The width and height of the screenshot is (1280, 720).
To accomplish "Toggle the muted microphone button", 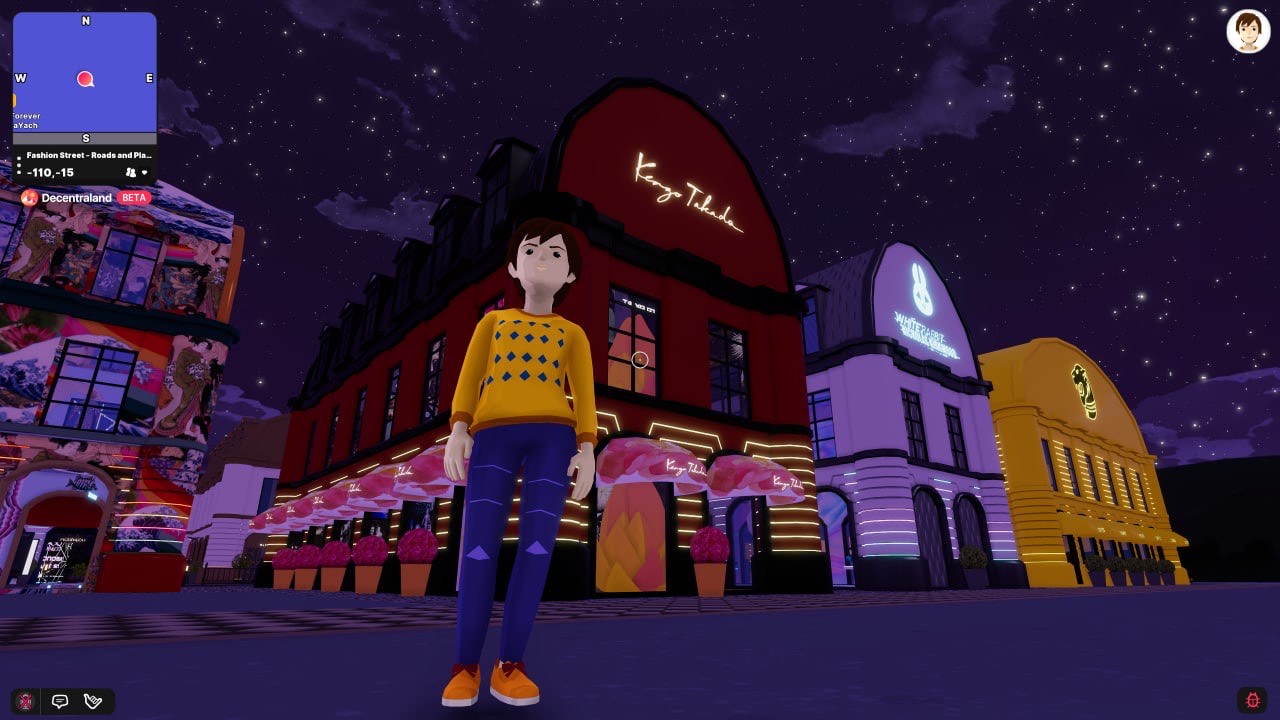I will pyautogui.click(x=27, y=701).
